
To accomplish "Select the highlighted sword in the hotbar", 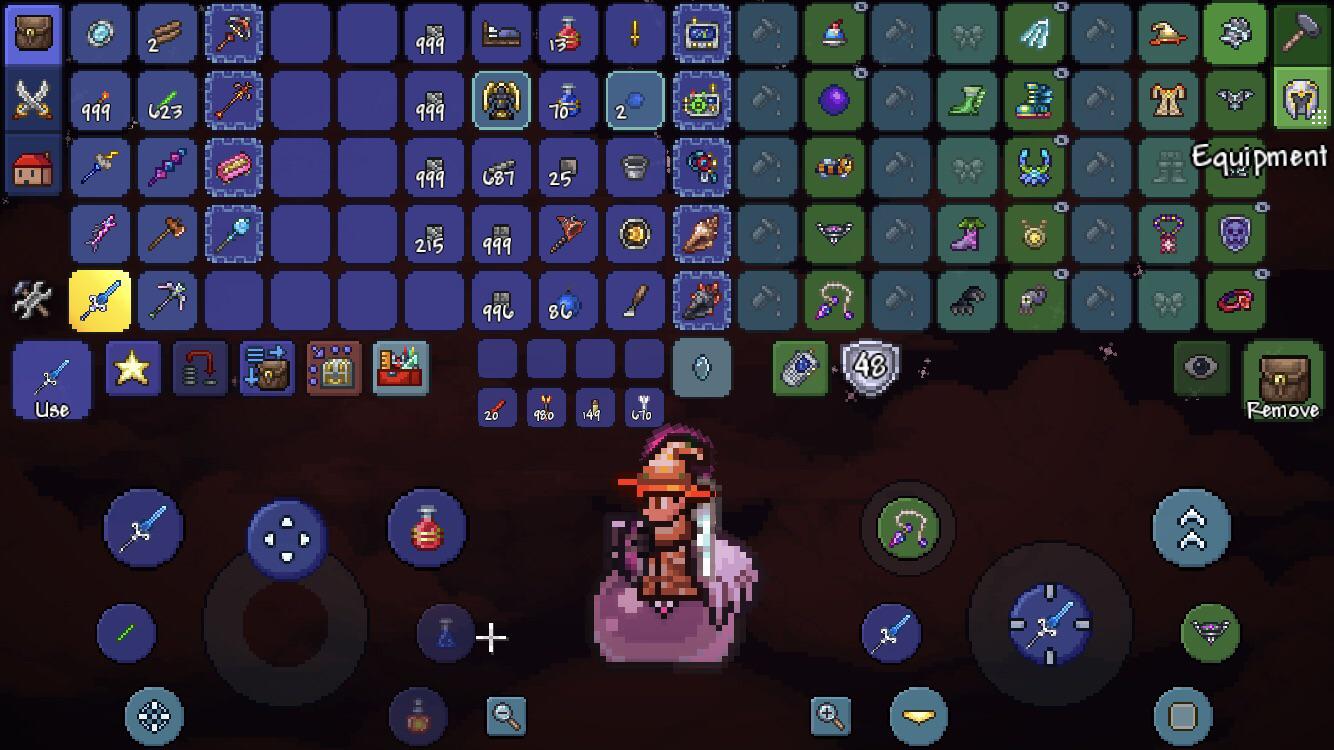I will point(100,300).
